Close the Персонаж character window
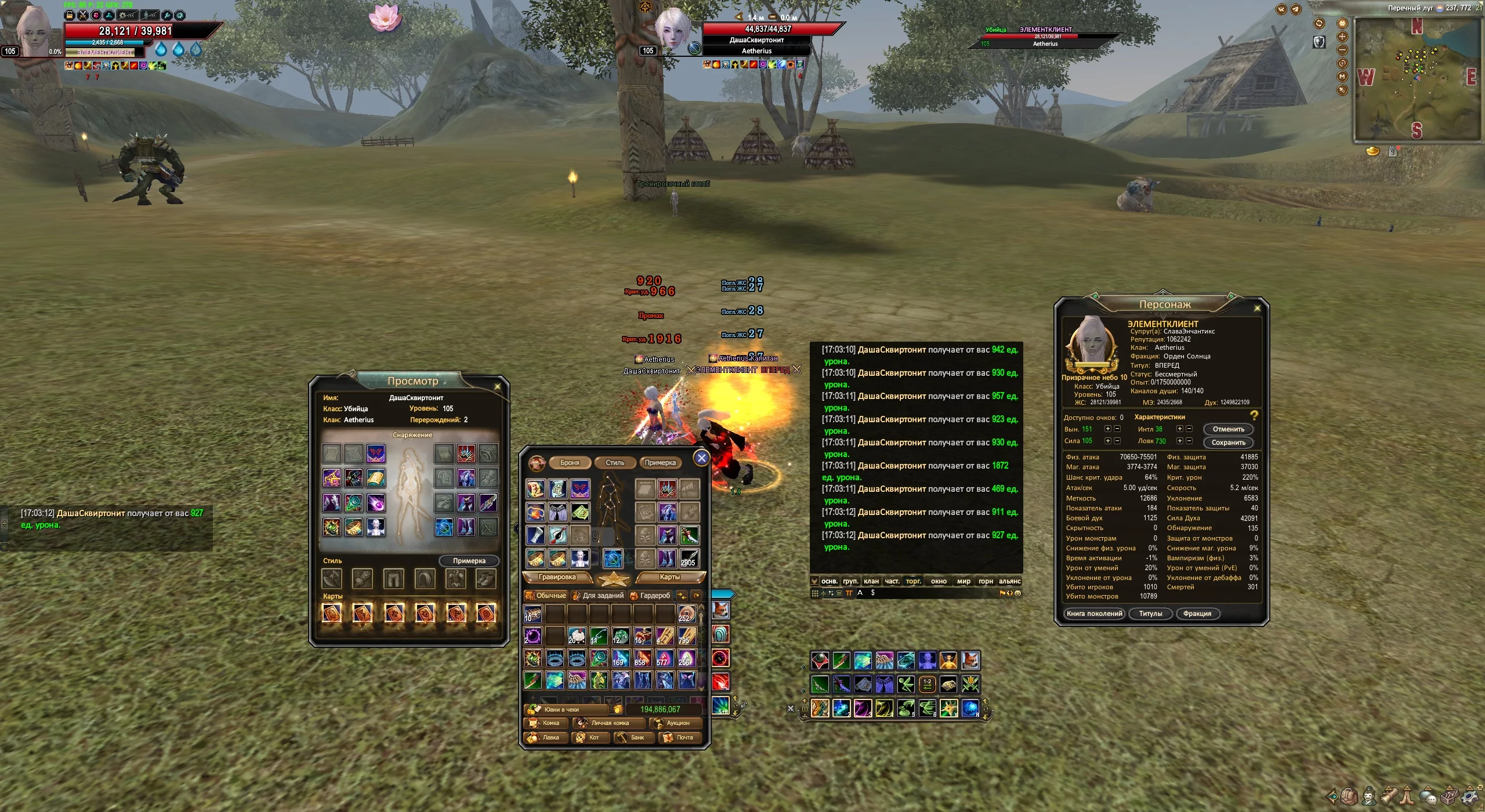 point(1257,308)
